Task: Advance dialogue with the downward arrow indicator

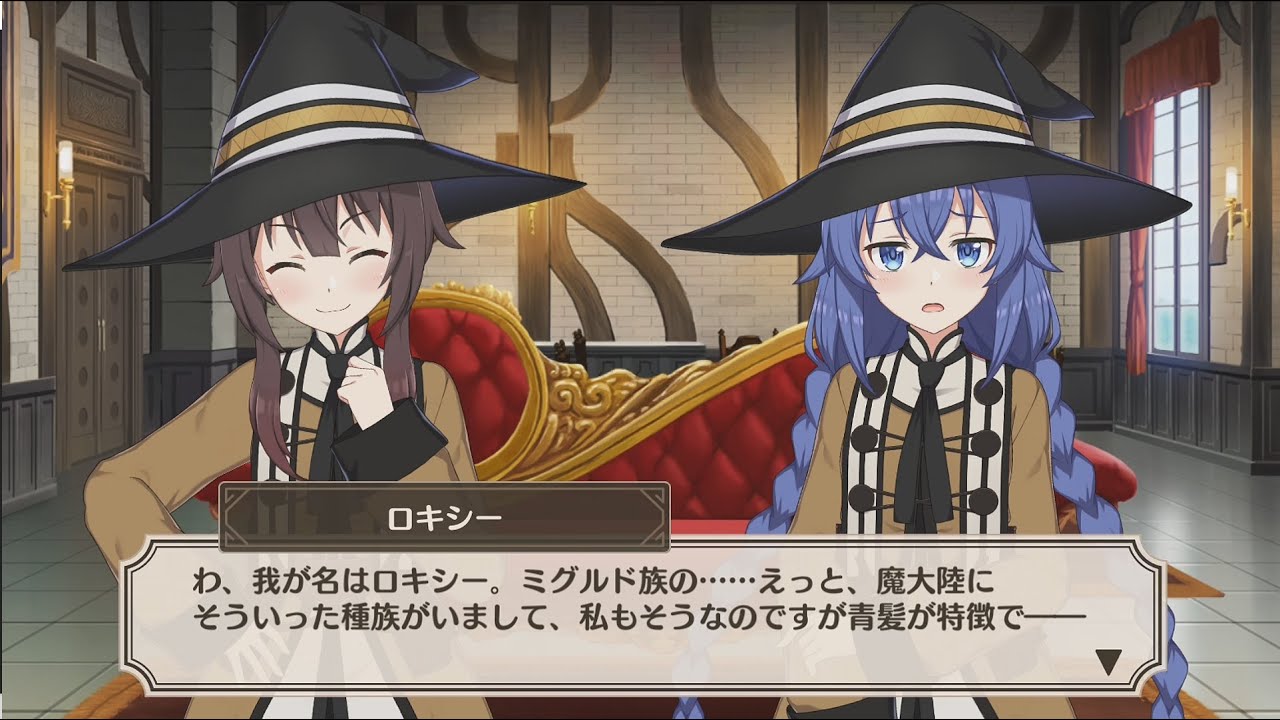Action: coord(1107,662)
